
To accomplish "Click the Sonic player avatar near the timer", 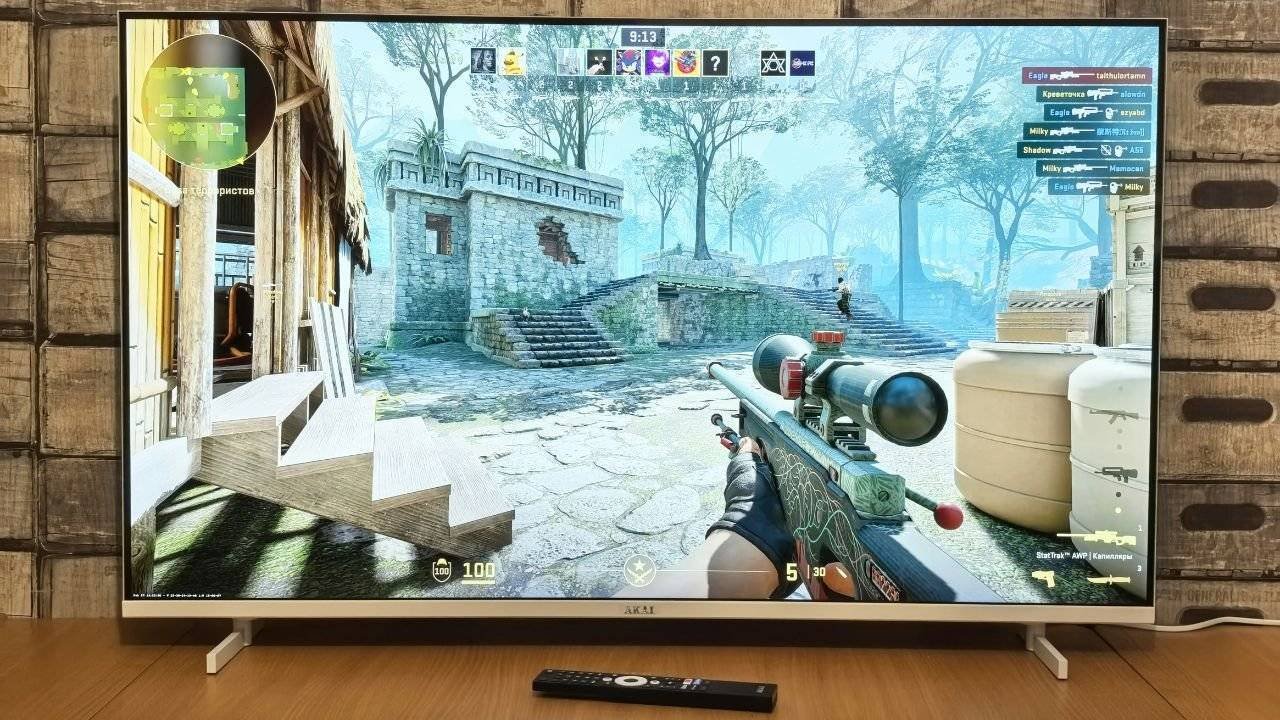I will [x=629, y=62].
